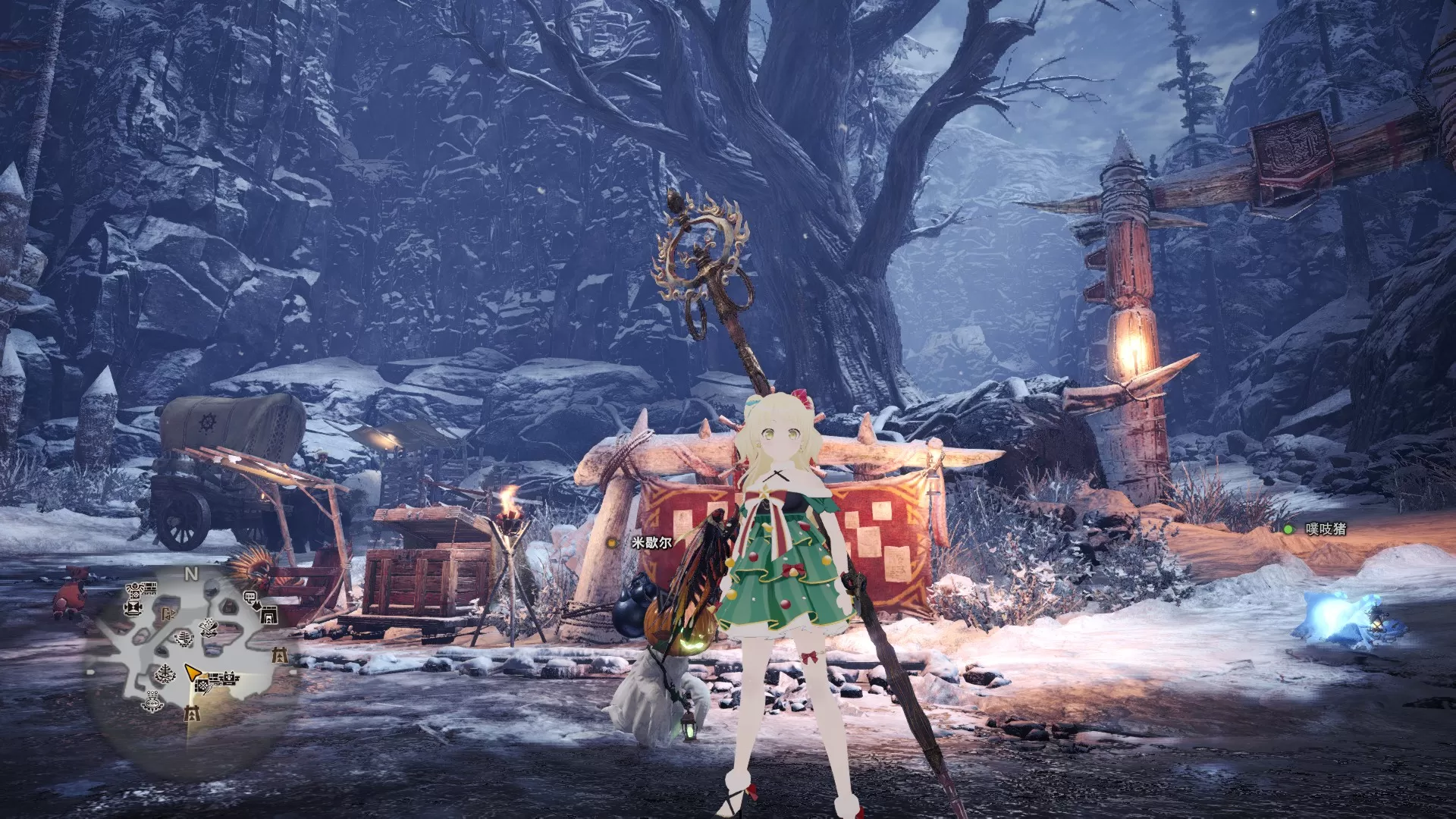The height and width of the screenshot is (819, 1456).
Task: Select the yellow player arrow on the minimap
Action: pyautogui.click(x=194, y=673)
